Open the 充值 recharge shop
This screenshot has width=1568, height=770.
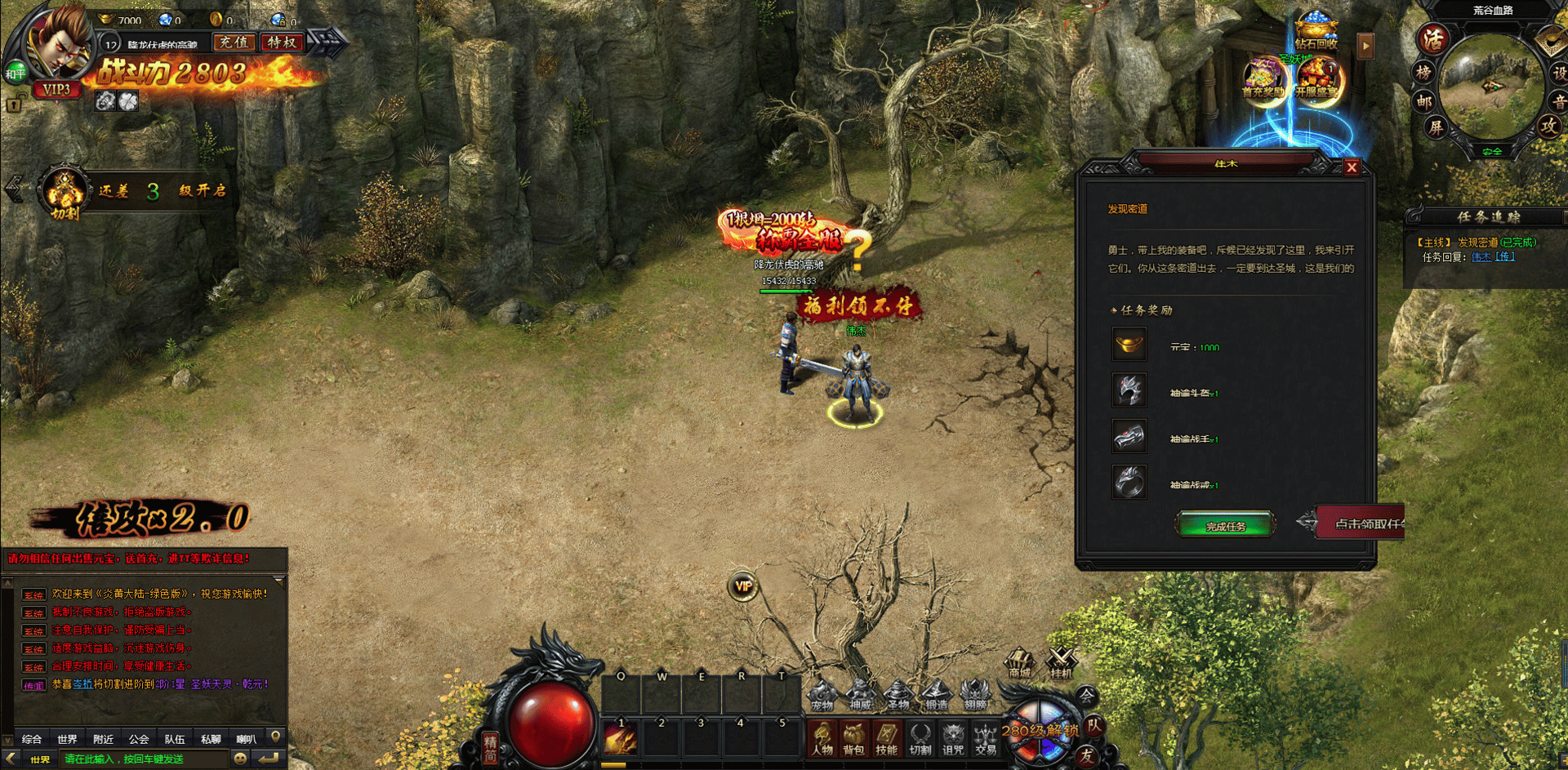[234, 42]
